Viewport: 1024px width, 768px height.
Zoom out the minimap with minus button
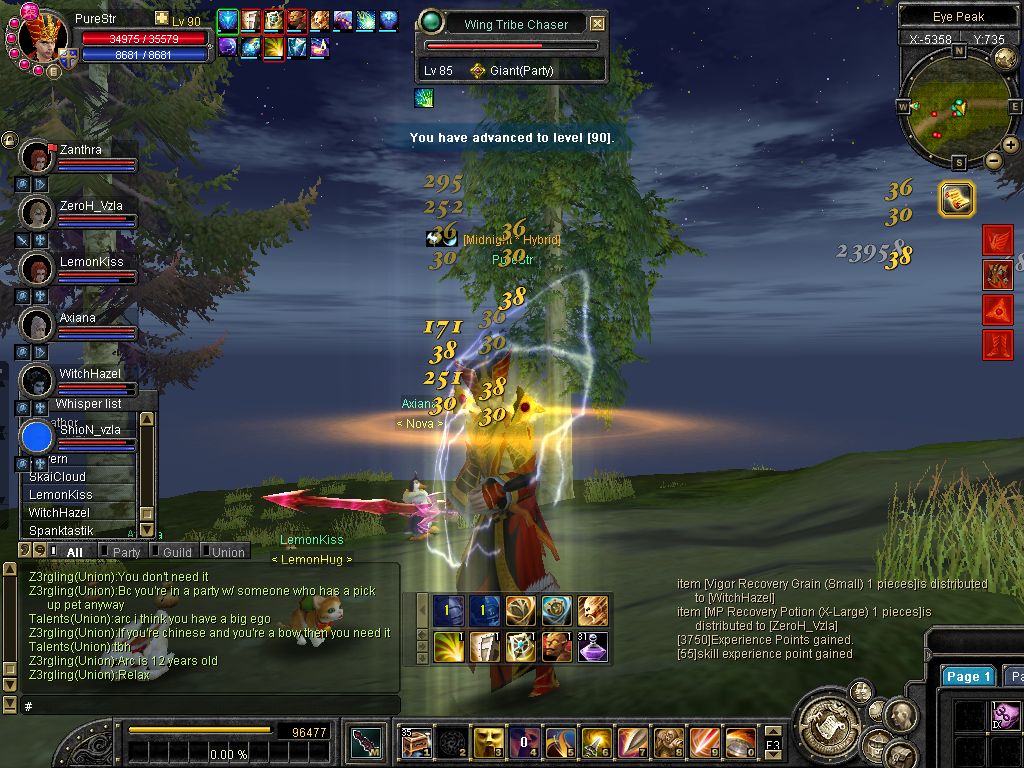[x=993, y=160]
